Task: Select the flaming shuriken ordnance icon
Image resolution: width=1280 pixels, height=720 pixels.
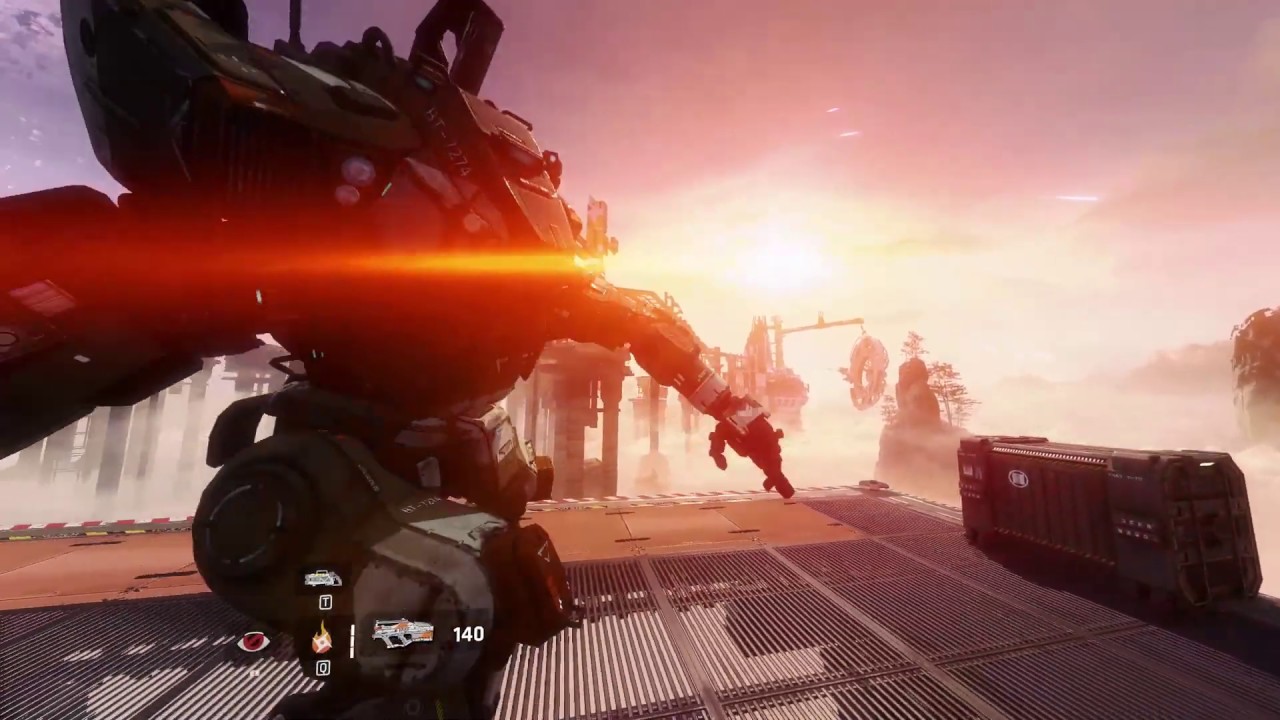Action: (322, 637)
